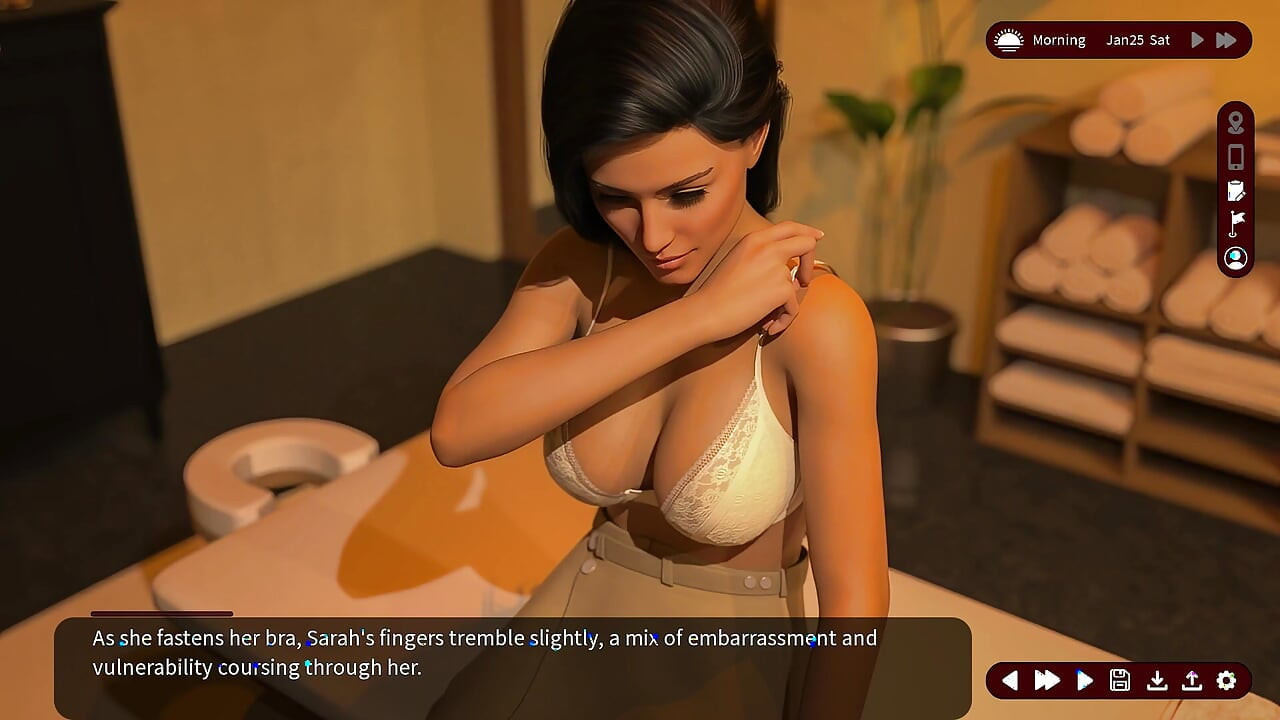
Task: Go back to the previous dialogue line
Action: [x=1010, y=681]
